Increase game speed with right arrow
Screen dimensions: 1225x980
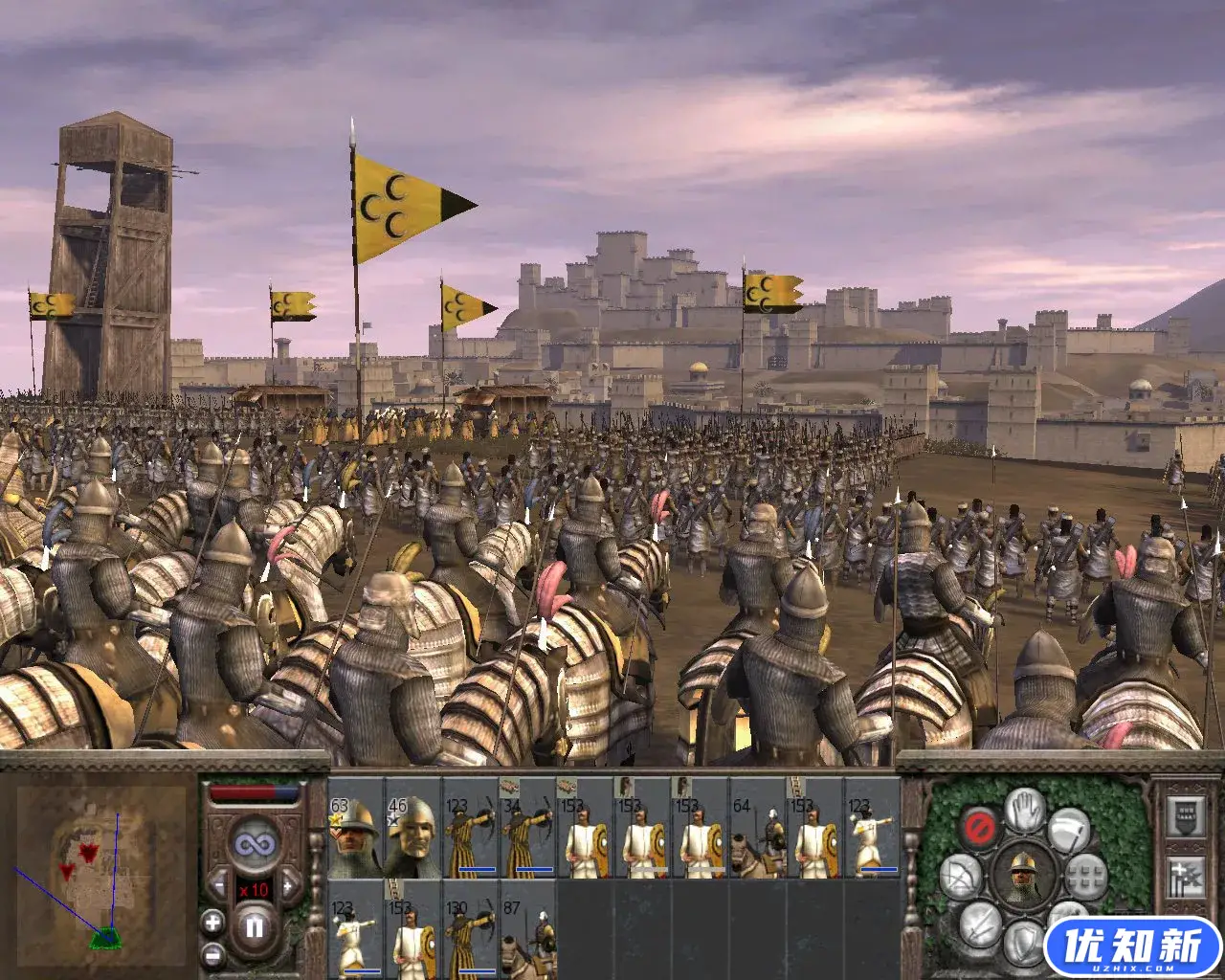click(x=289, y=885)
